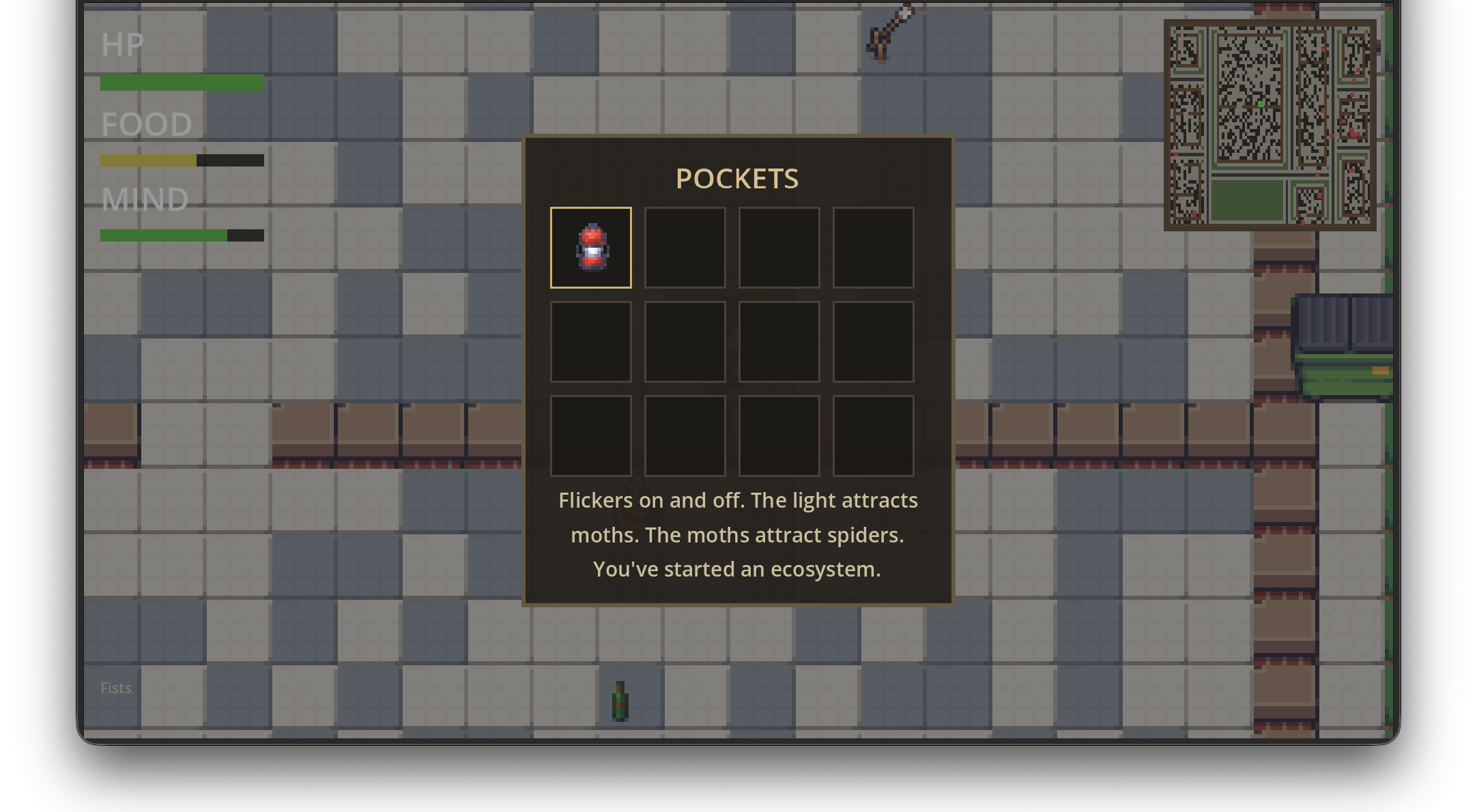Click the MIND label

pos(145,199)
